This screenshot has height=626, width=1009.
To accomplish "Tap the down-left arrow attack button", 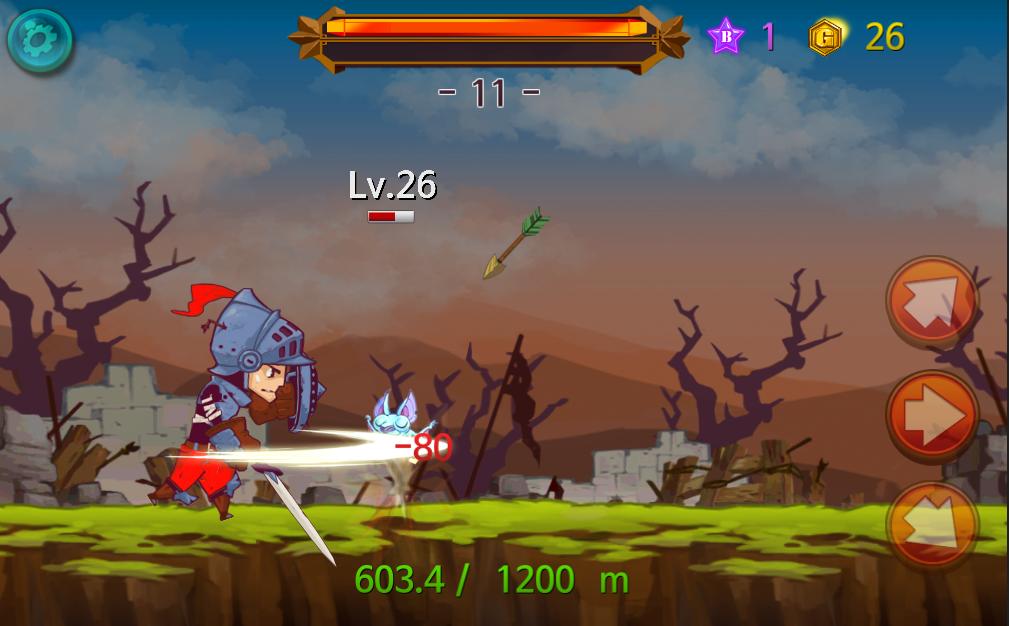I will [x=932, y=526].
